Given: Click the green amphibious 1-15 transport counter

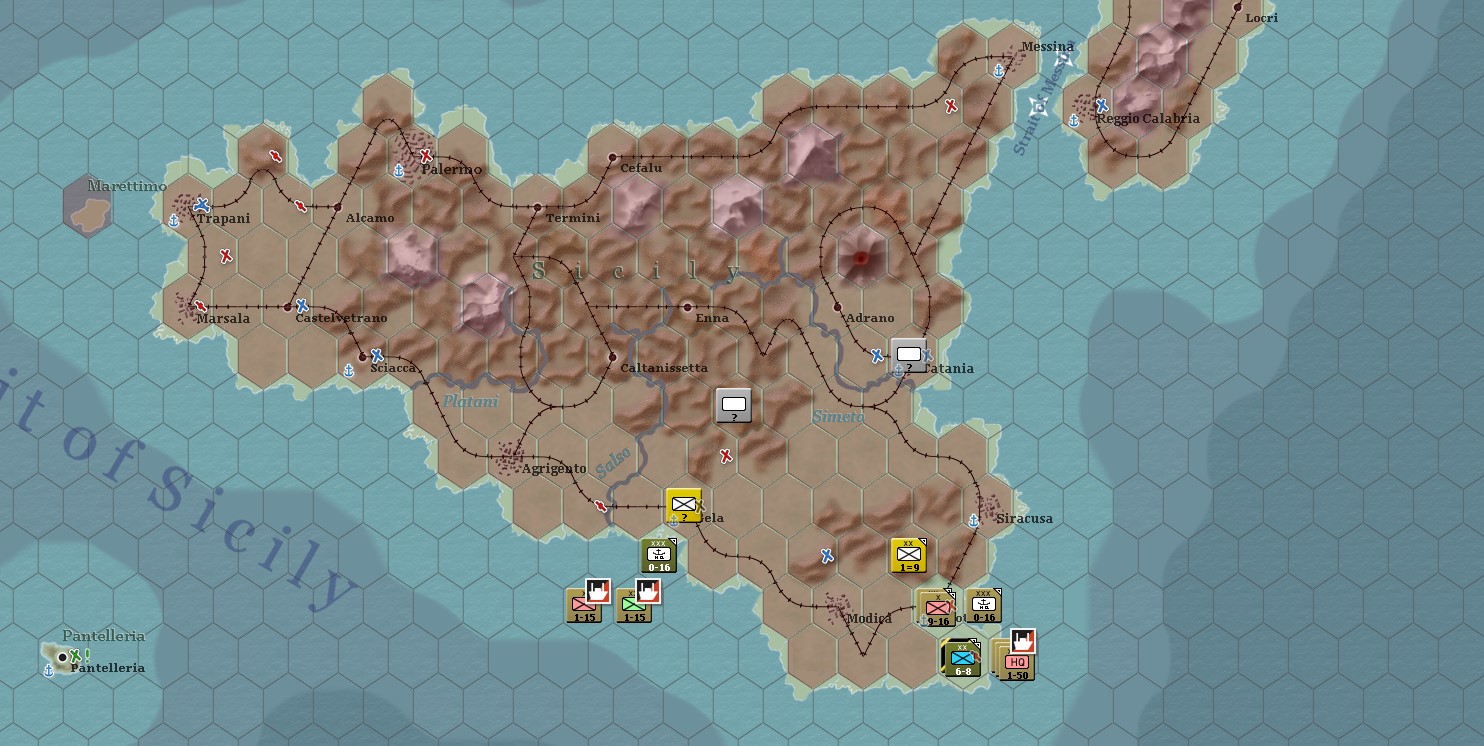Looking at the screenshot, I should tap(634, 604).
